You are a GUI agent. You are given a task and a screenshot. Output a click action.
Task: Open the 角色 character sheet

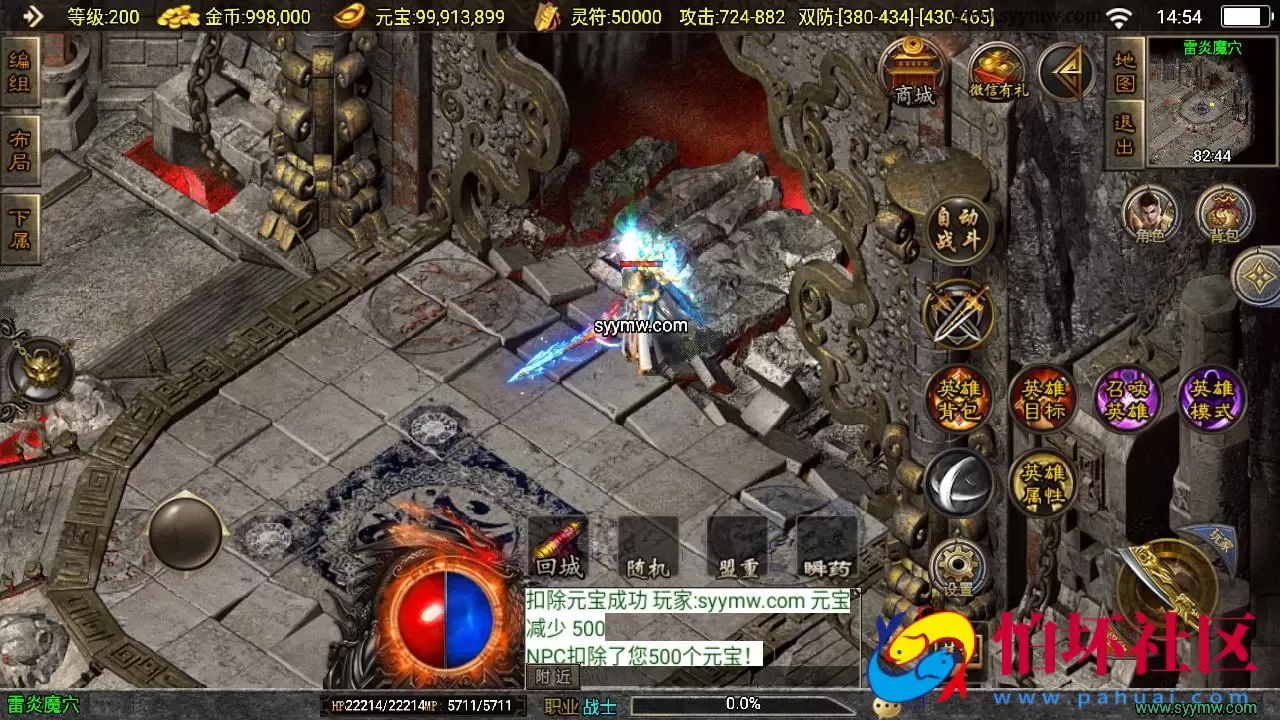pos(1150,214)
